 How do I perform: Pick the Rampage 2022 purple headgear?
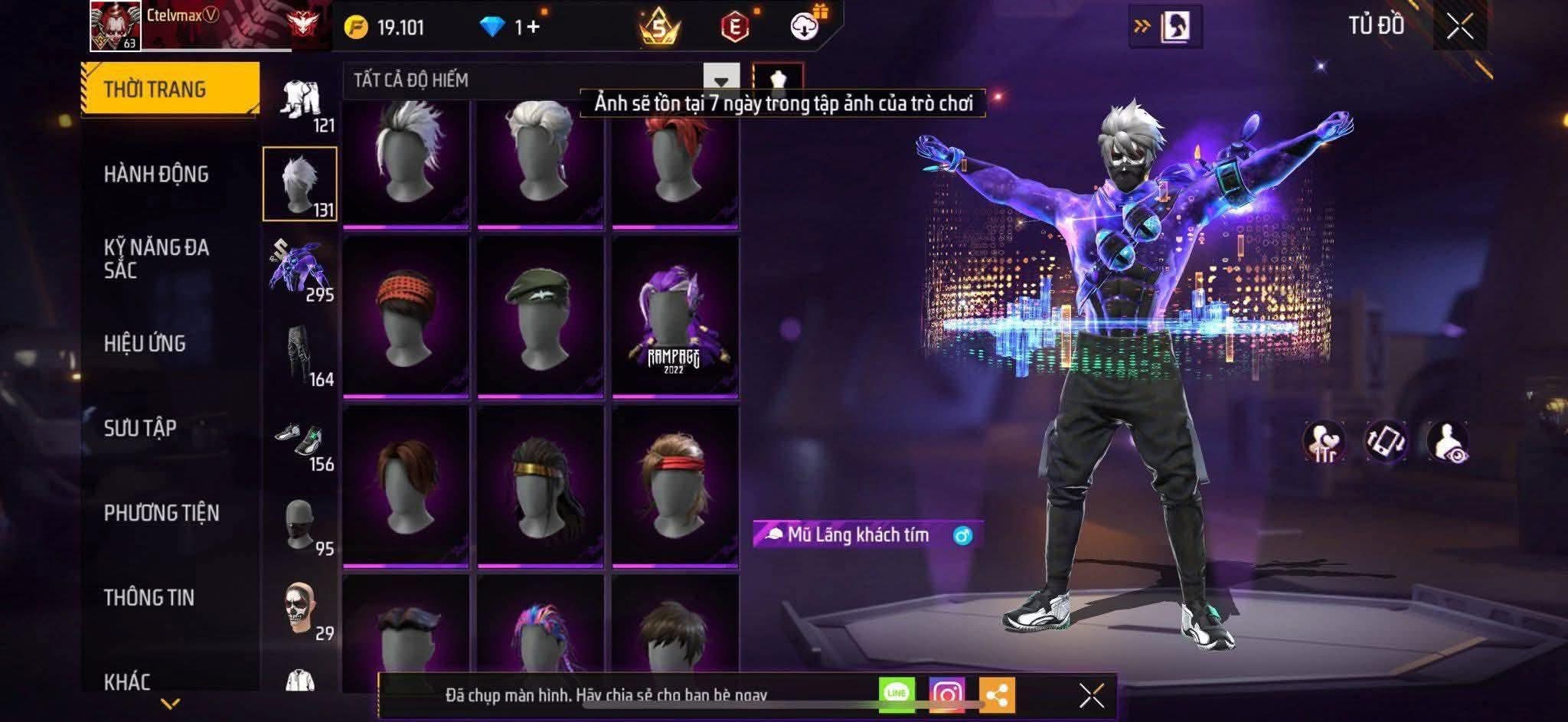(x=675, y=318)
